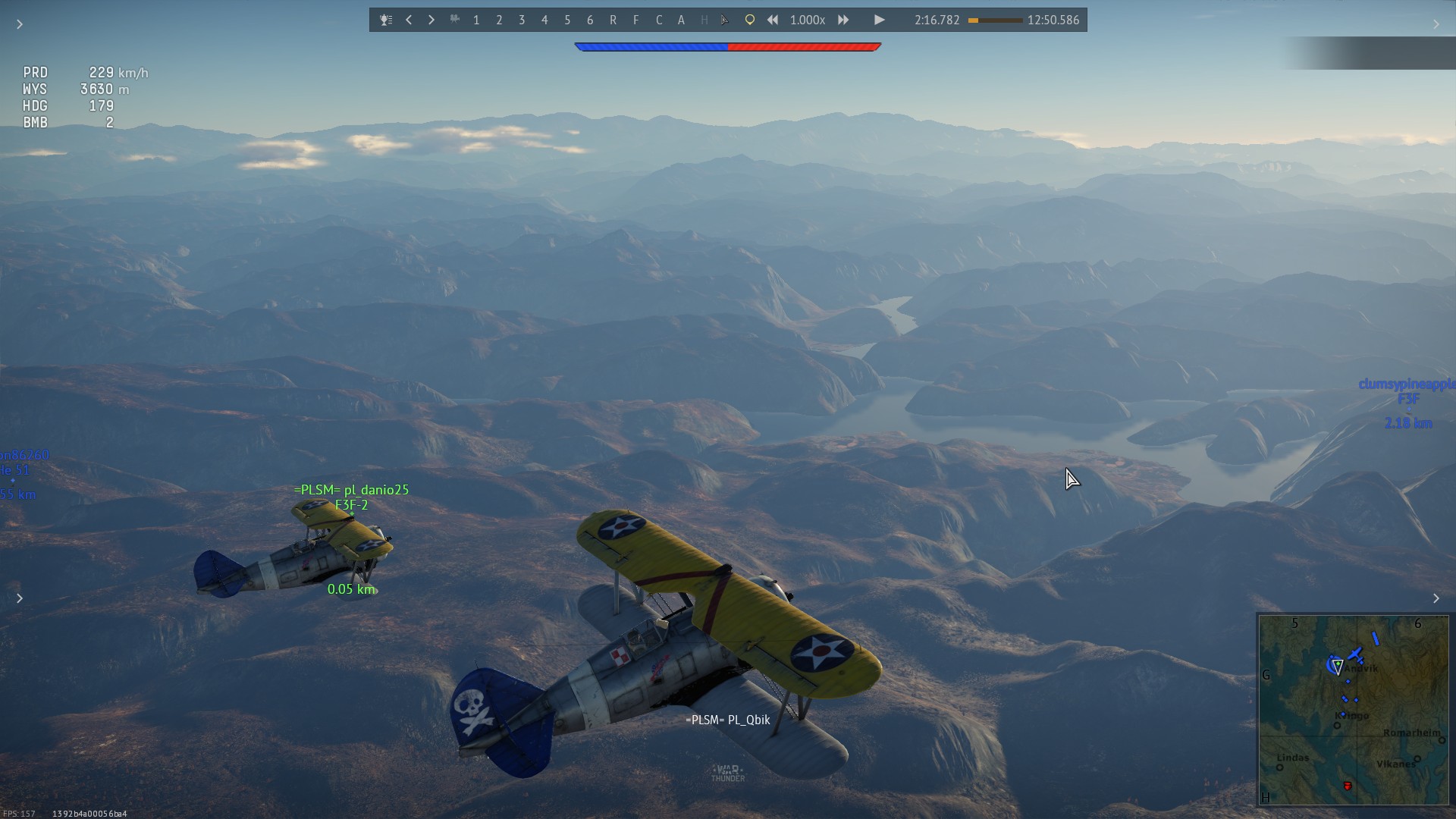The image size is (1456, 819).
Task: Choose the C camera mode
Action: 658,20
